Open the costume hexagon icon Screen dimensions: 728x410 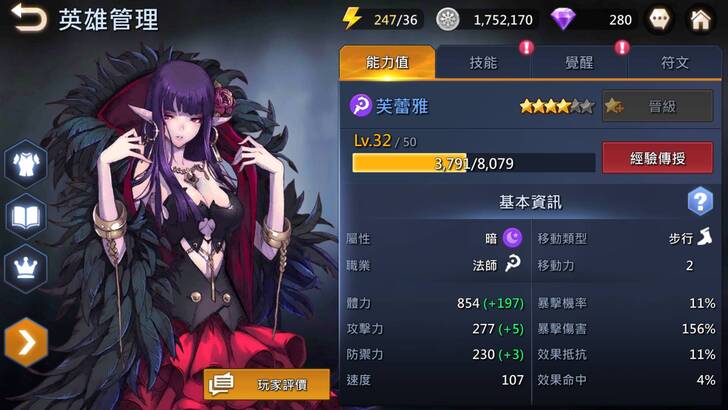[x=26, y=162]
